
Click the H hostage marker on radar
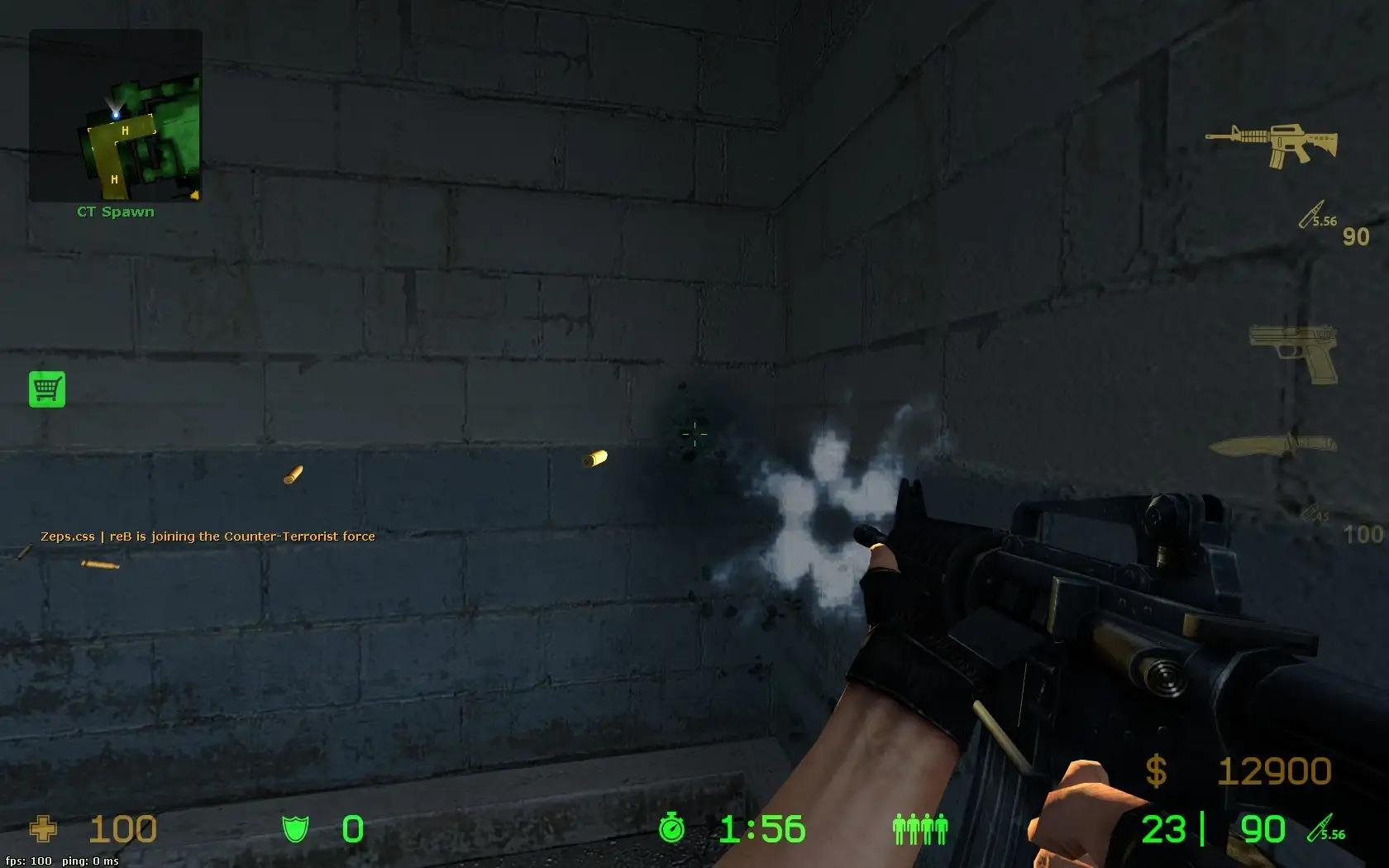click(125, 131)
